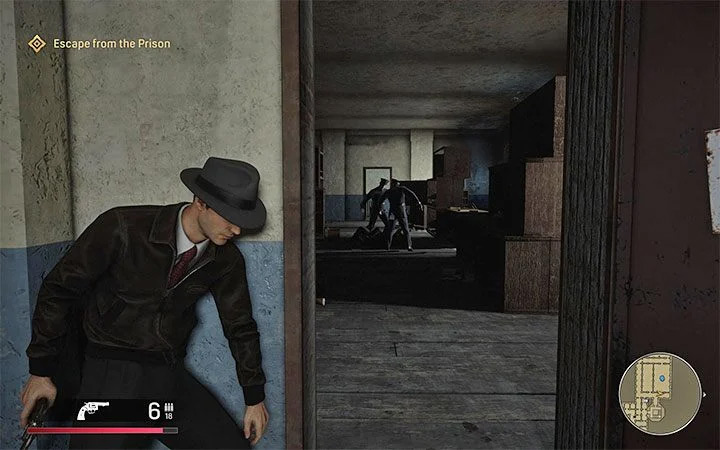Click the Escape from the Prison objective
This screenshot has height=450, width=720.
[99, 43]
